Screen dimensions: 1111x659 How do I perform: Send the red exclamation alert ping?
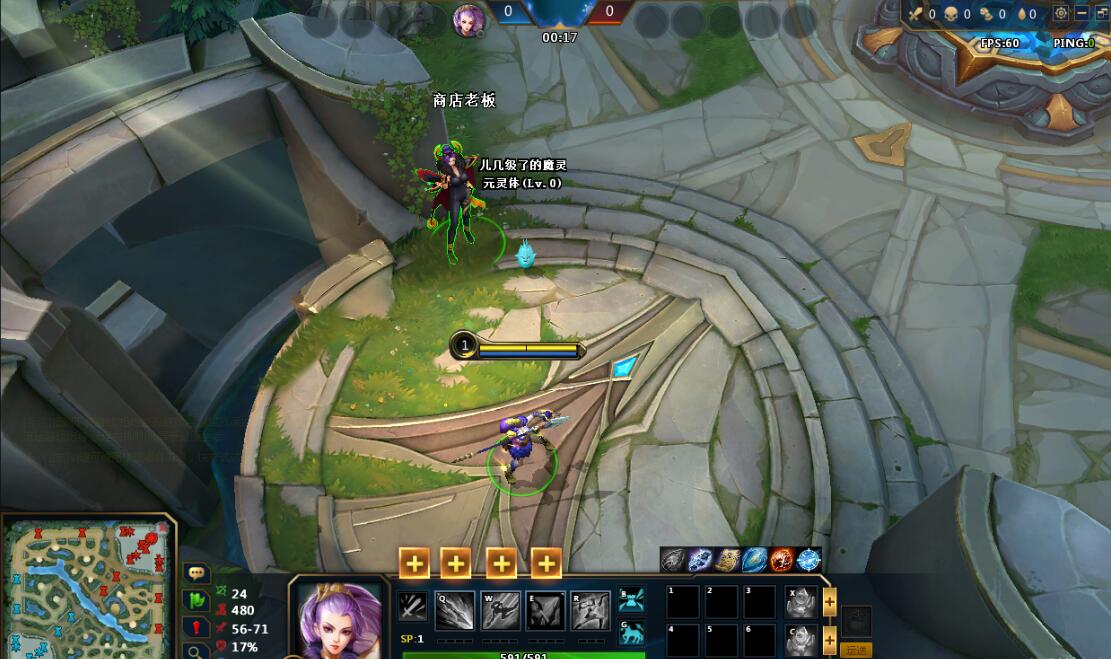[197, 628]
